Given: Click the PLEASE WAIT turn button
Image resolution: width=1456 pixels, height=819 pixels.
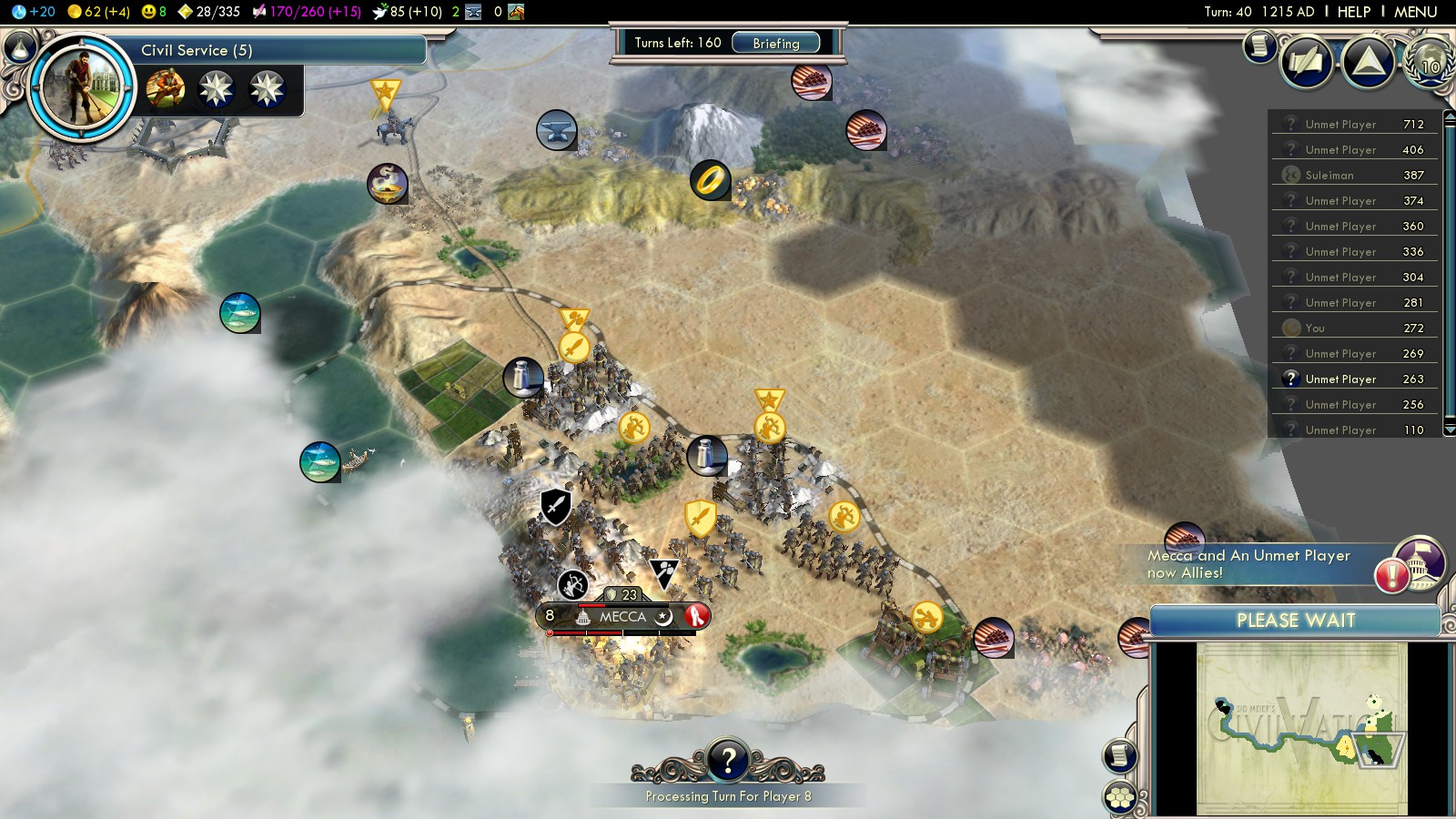Looking at the screenshot, I should [1295, 621].
